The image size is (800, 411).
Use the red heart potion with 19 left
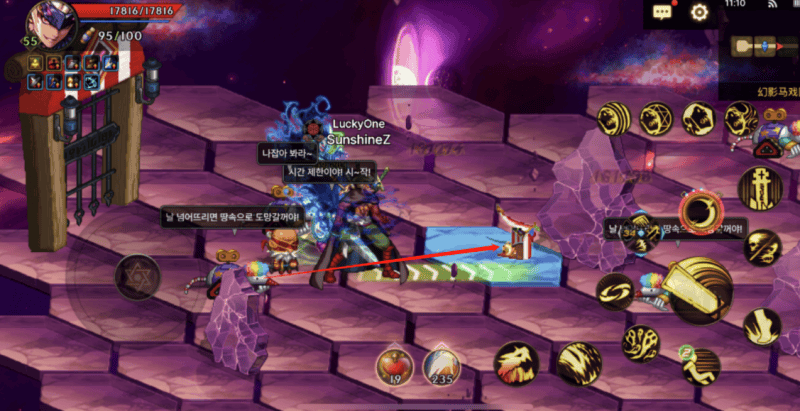pos(393,365)
